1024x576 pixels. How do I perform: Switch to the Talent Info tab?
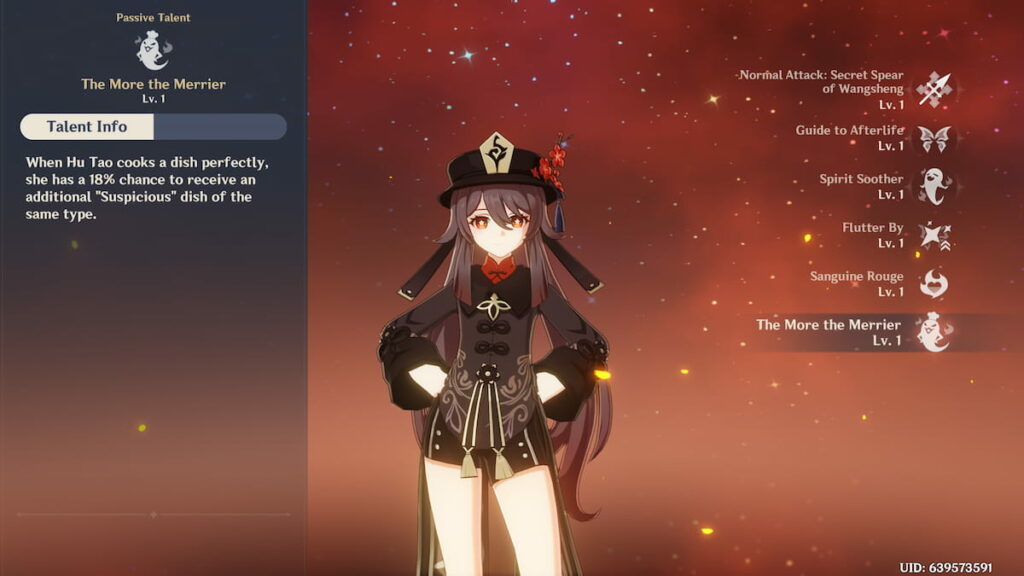coord(87,126)
